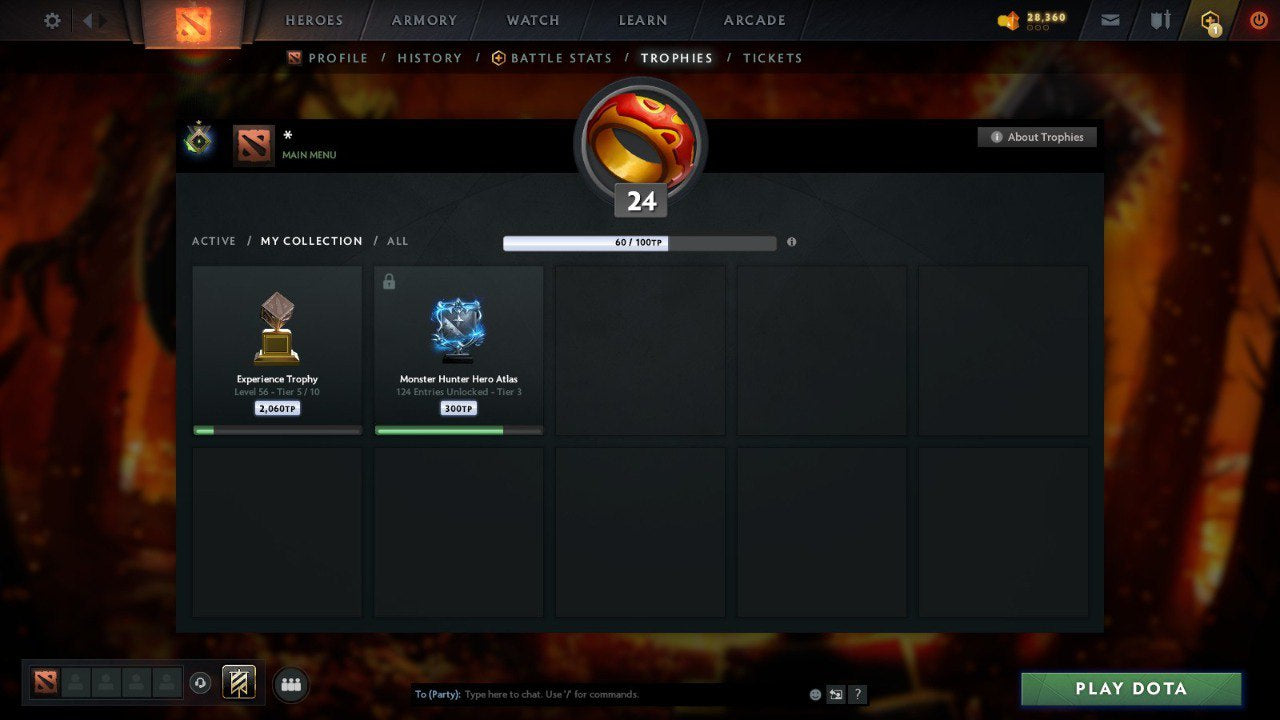Open the emoticon picker in chat
This screenshot has height=720, width=1280.
(x=815, y=694)
